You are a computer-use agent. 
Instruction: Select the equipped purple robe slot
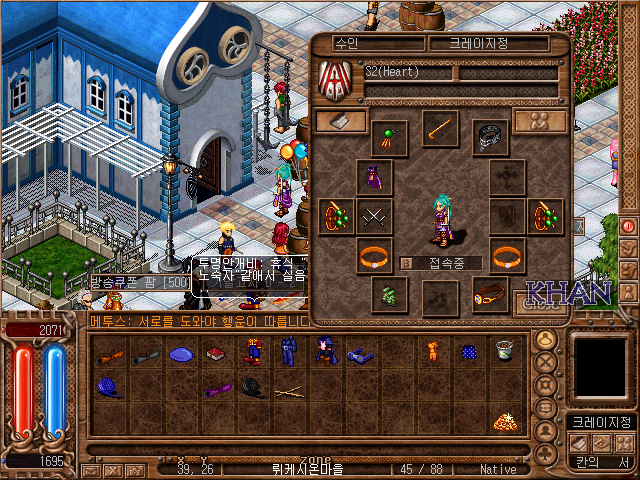point(374,178)
